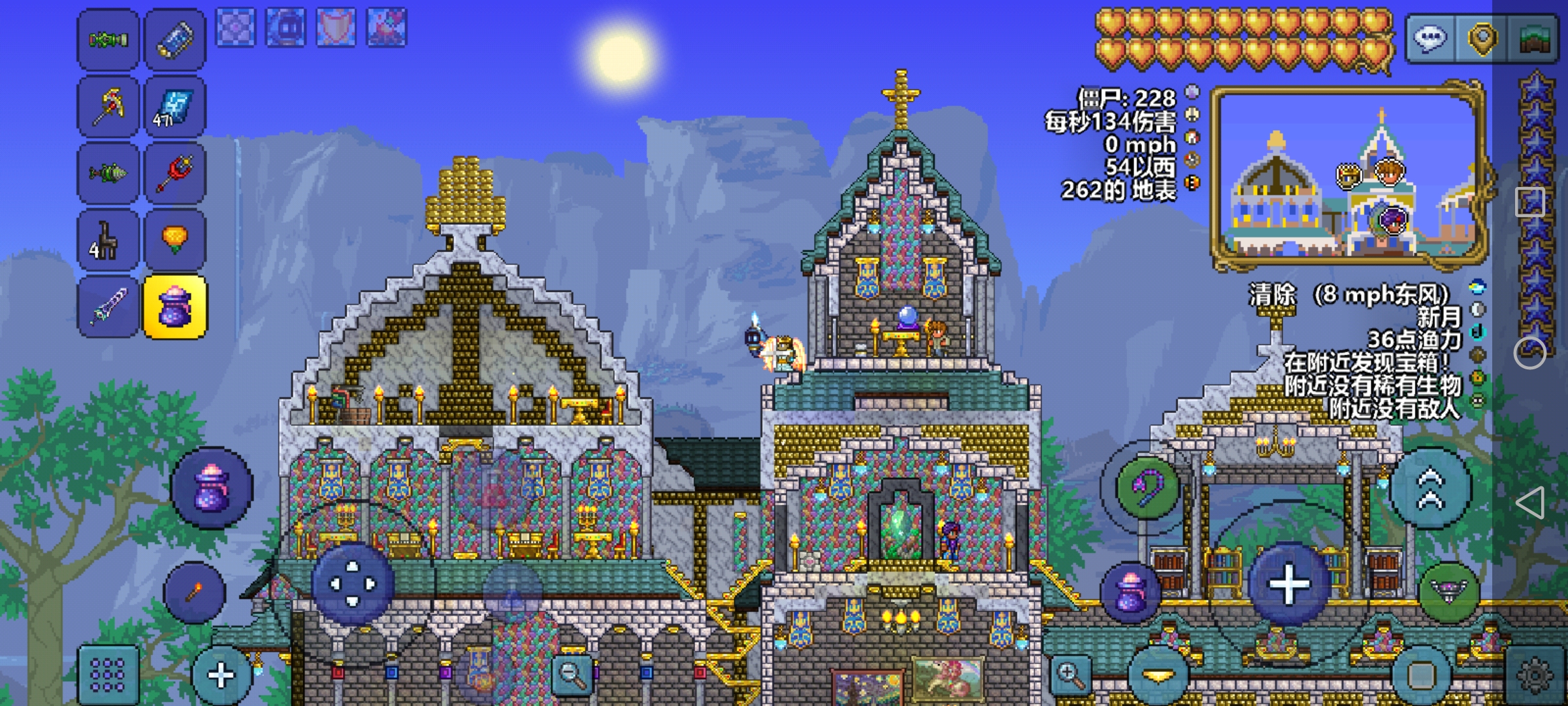Choose the green fish-shaped gun slot
1568x706 pixels.
(x=108, y=174)
